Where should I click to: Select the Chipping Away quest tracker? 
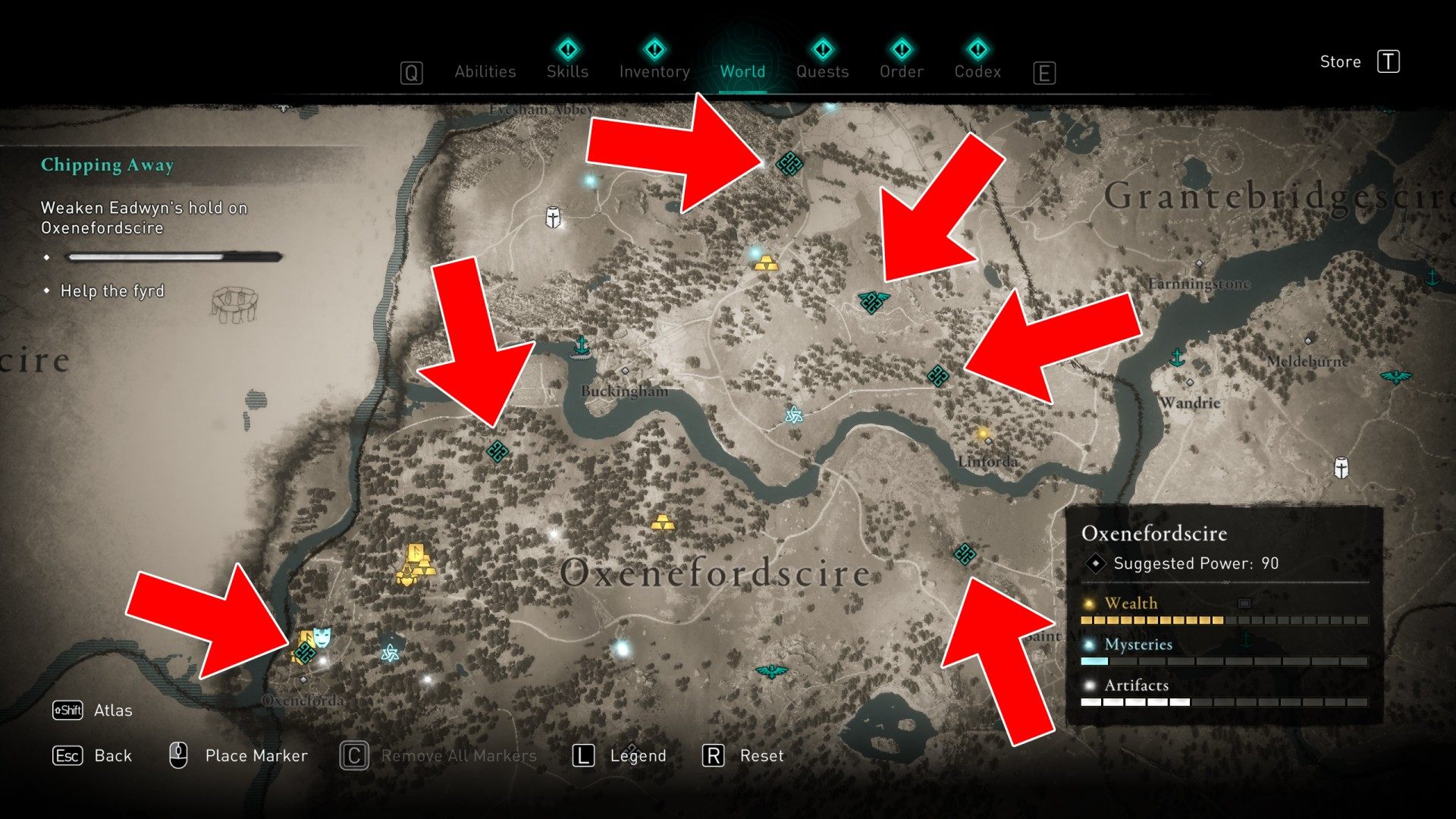107,165
